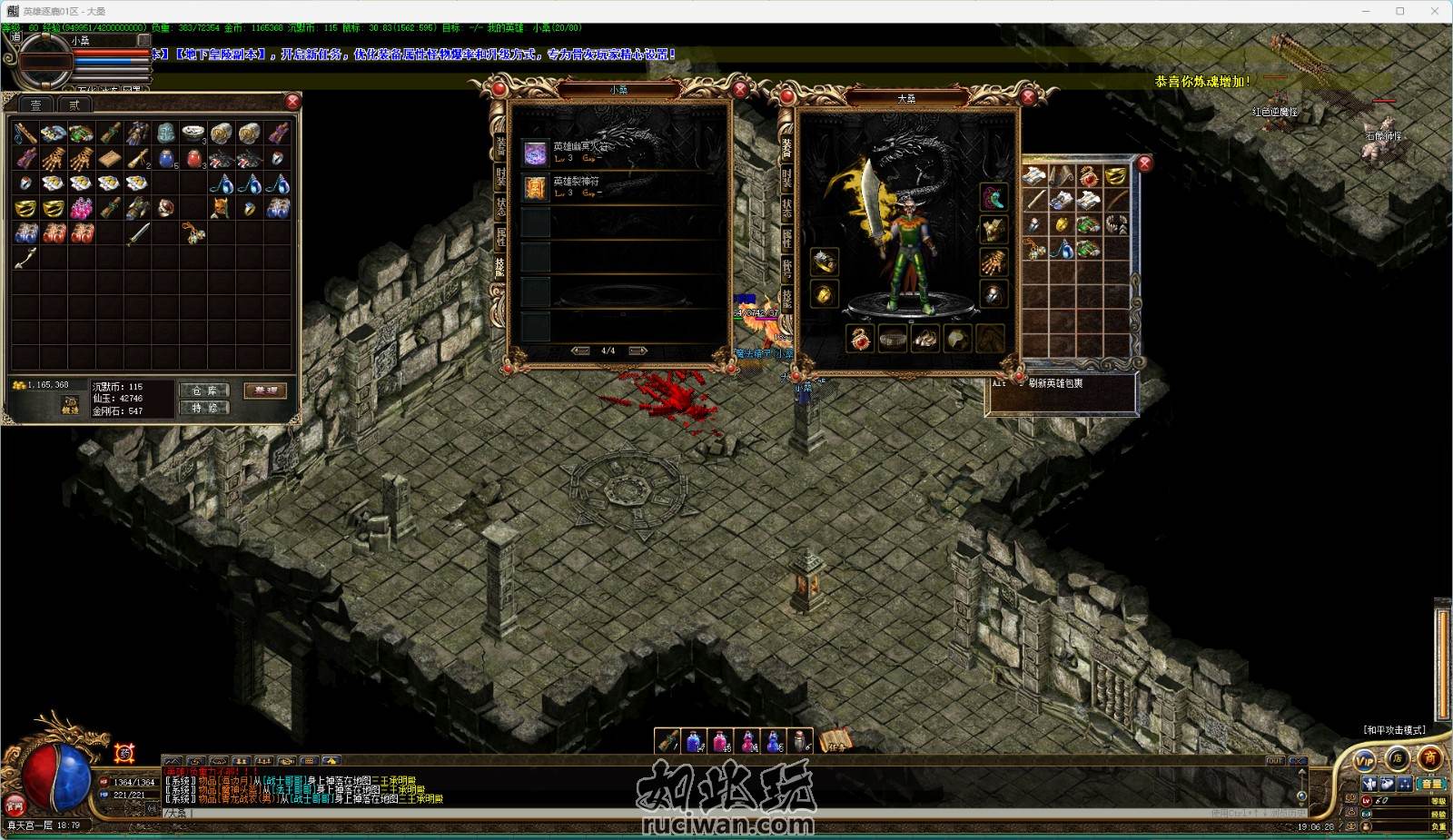This screenshot has width=1453, height=840.
Task: Open the quest scroll icon beside hotbar
Action: coord(835,741)
